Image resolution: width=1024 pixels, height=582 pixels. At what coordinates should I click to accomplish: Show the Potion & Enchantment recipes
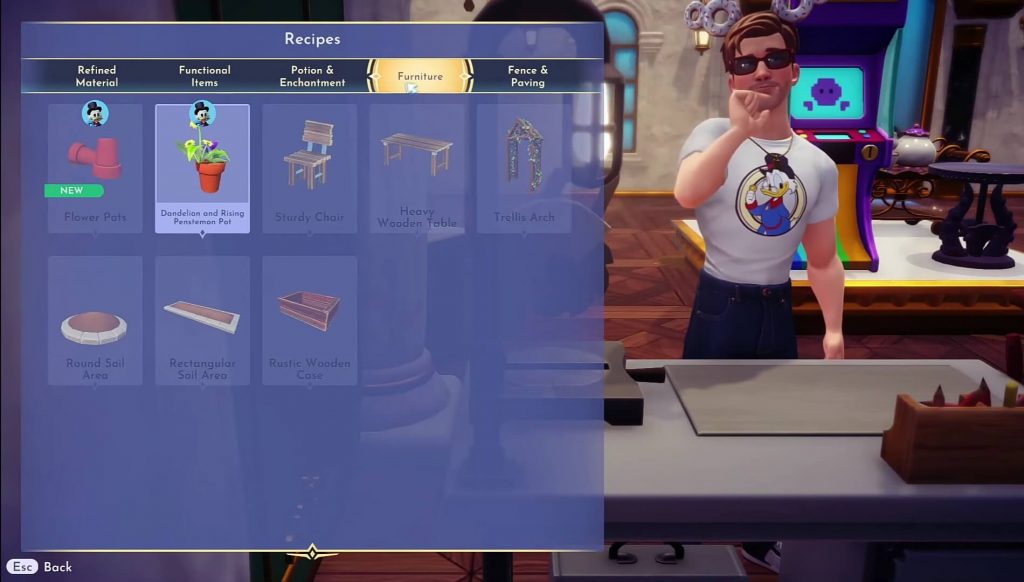pos(313,76)
